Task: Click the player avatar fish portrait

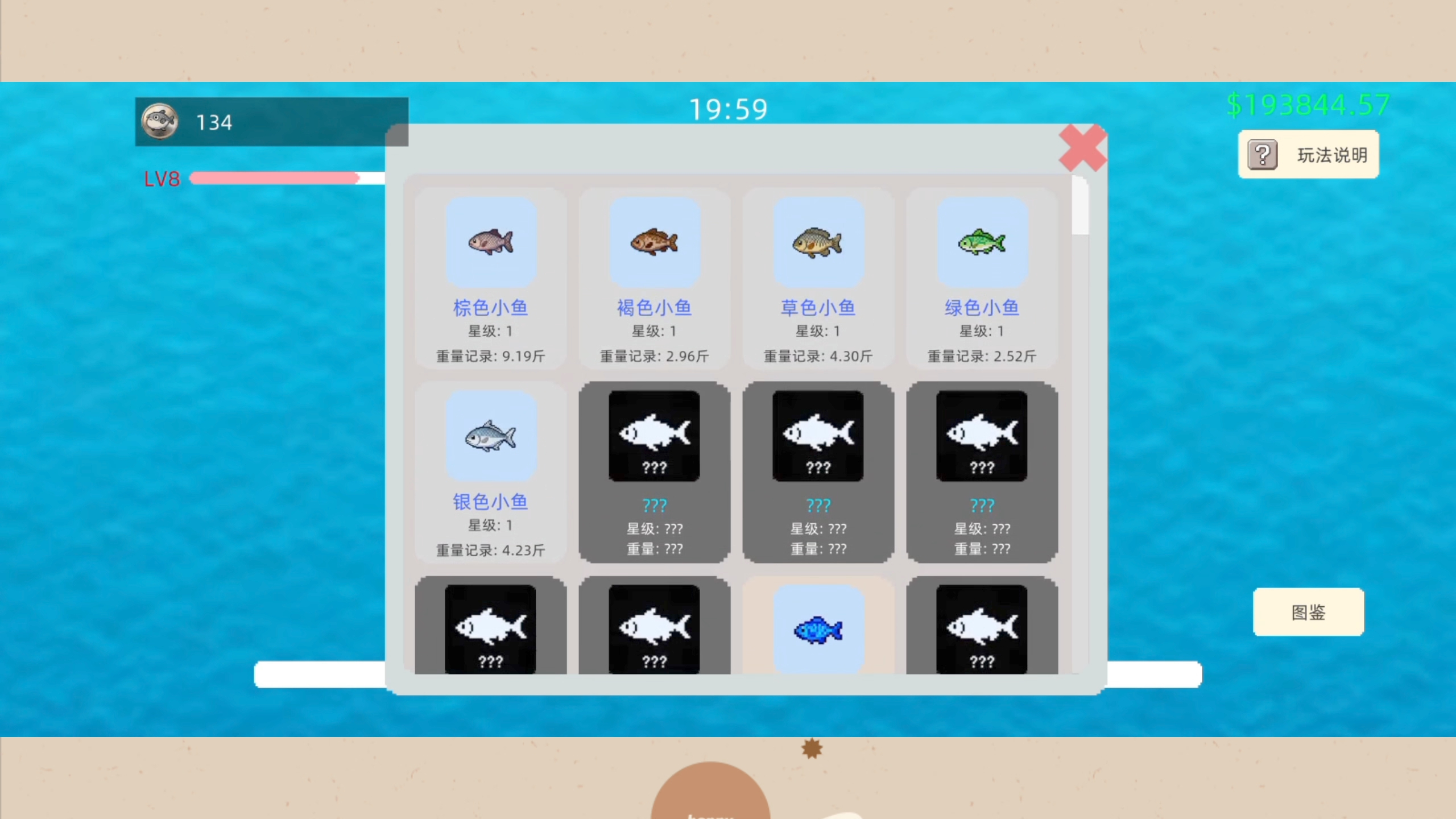Action: point(159,121)
